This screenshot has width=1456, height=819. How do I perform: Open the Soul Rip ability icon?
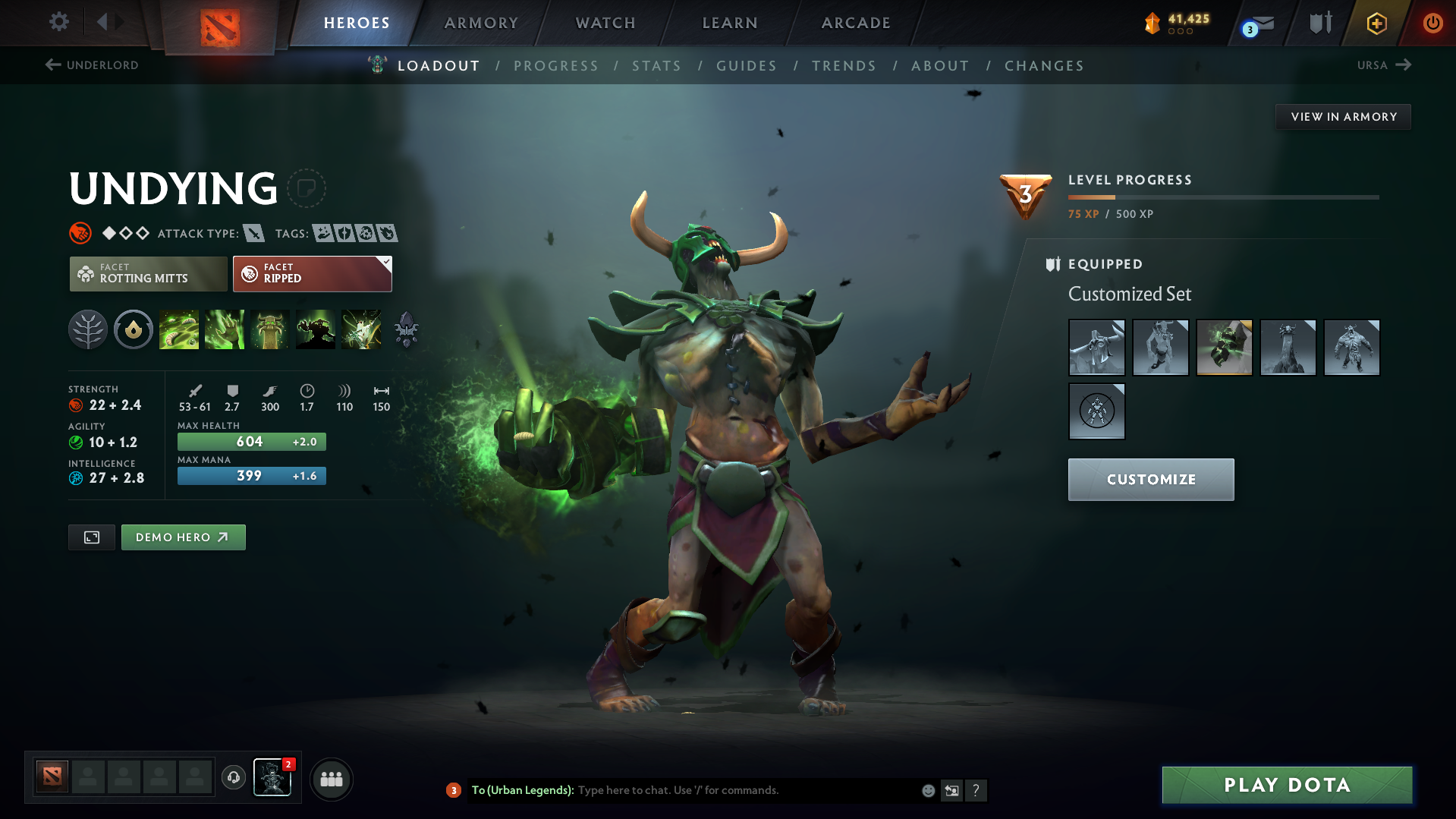225,329
